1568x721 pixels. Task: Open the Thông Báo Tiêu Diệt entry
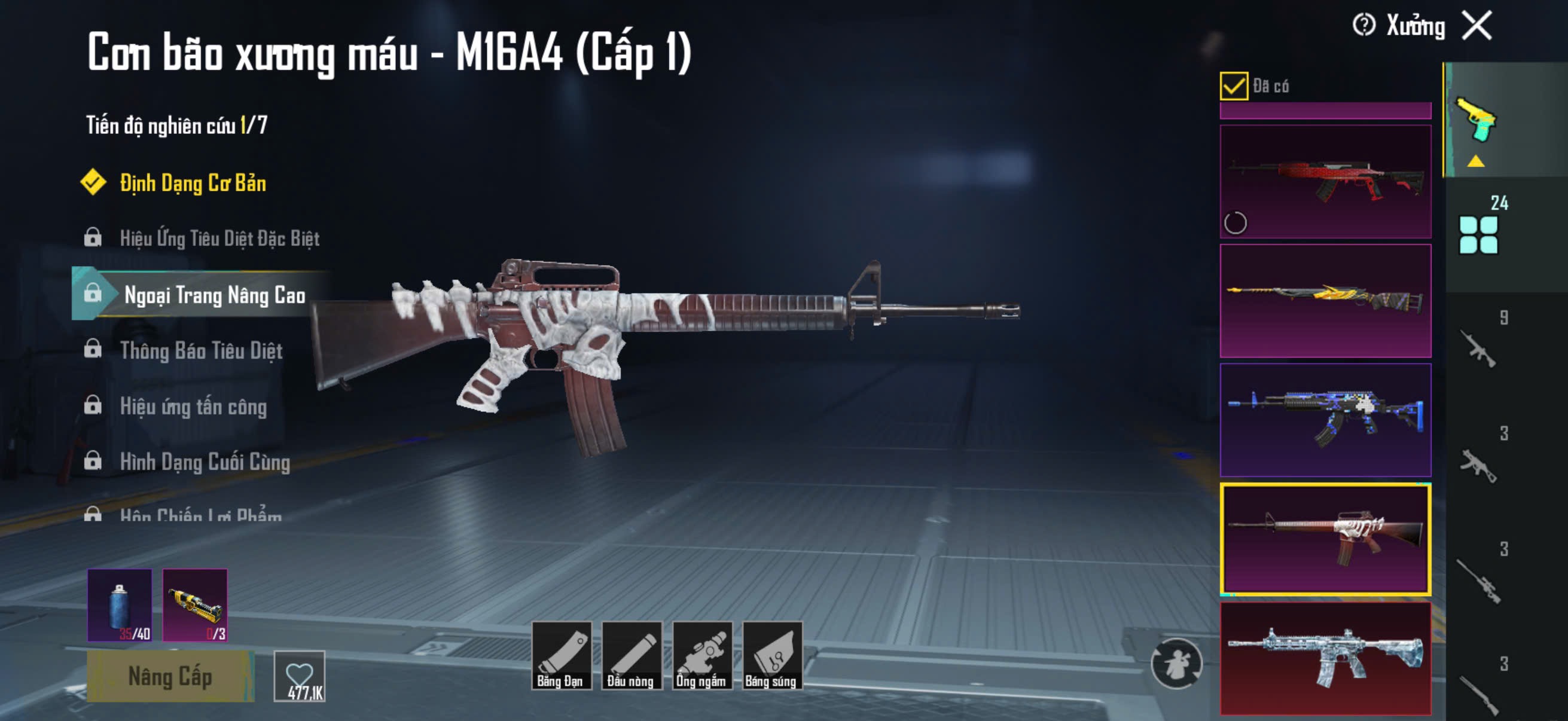pyautogui.click(x=201, y=350)
